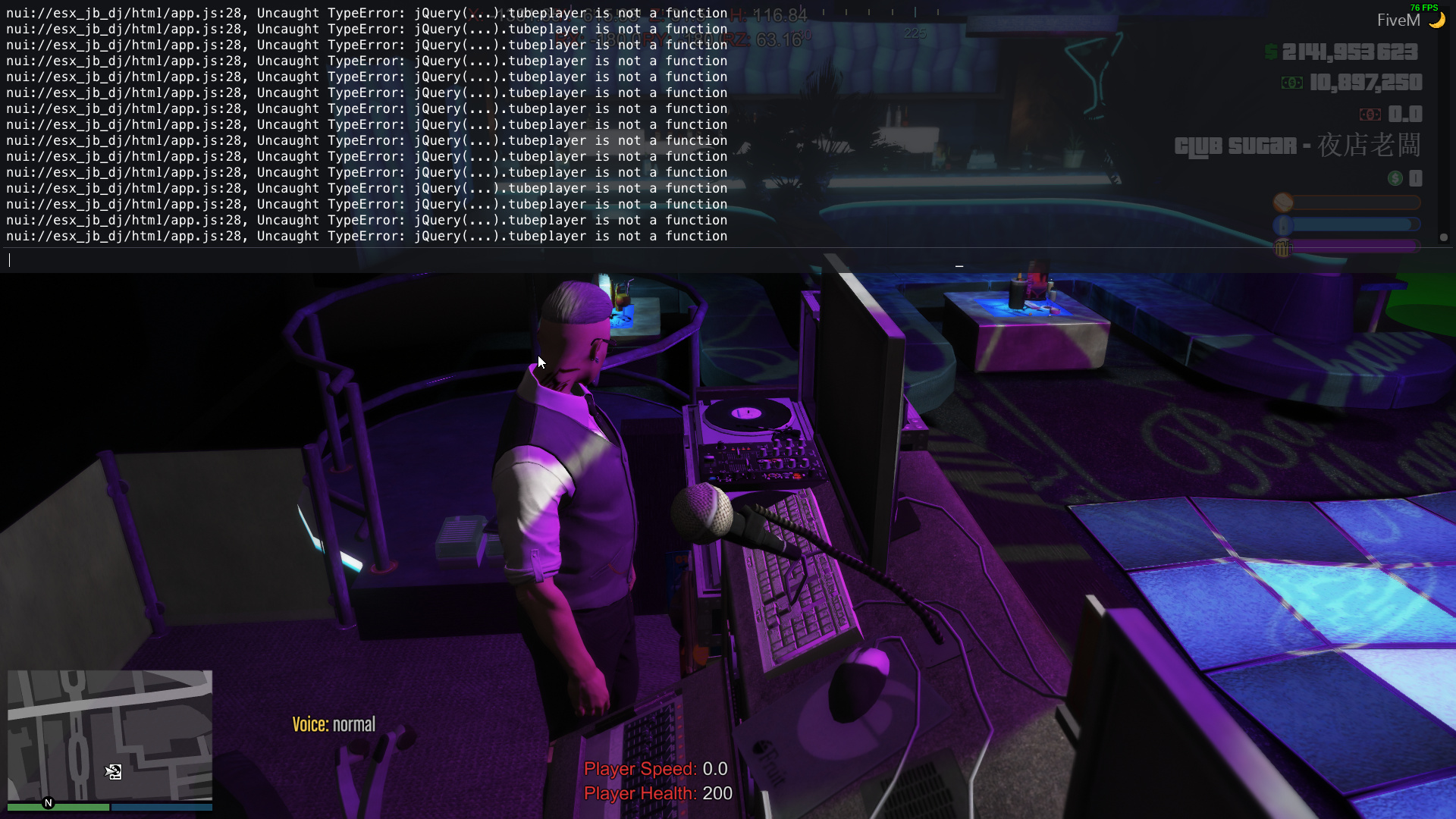
Task: Toggle the Voice: normal indicator
Action: pos(334,723)
